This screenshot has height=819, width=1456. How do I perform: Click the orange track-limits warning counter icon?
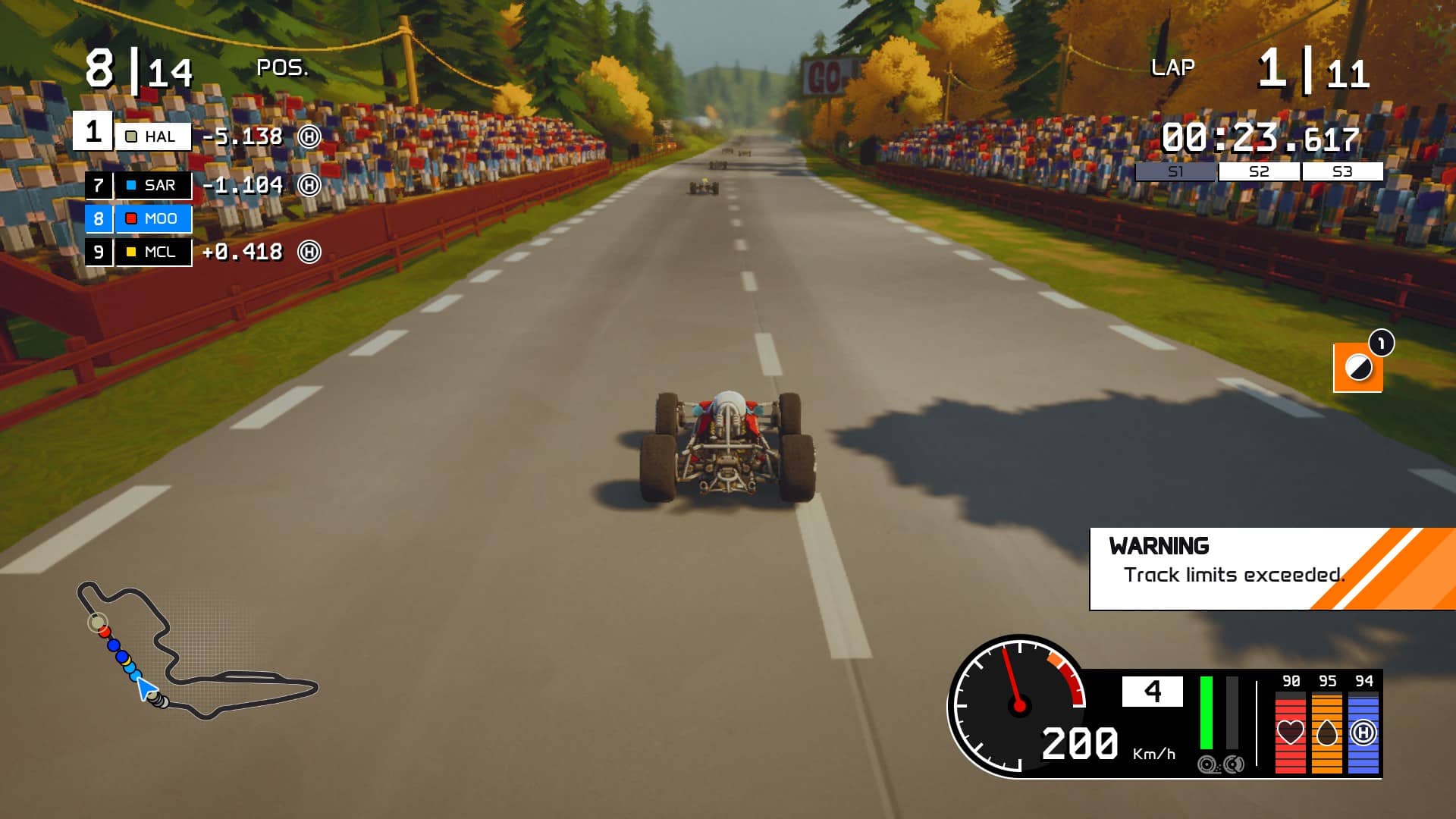pyautogui.click(x=1357, y=368)
